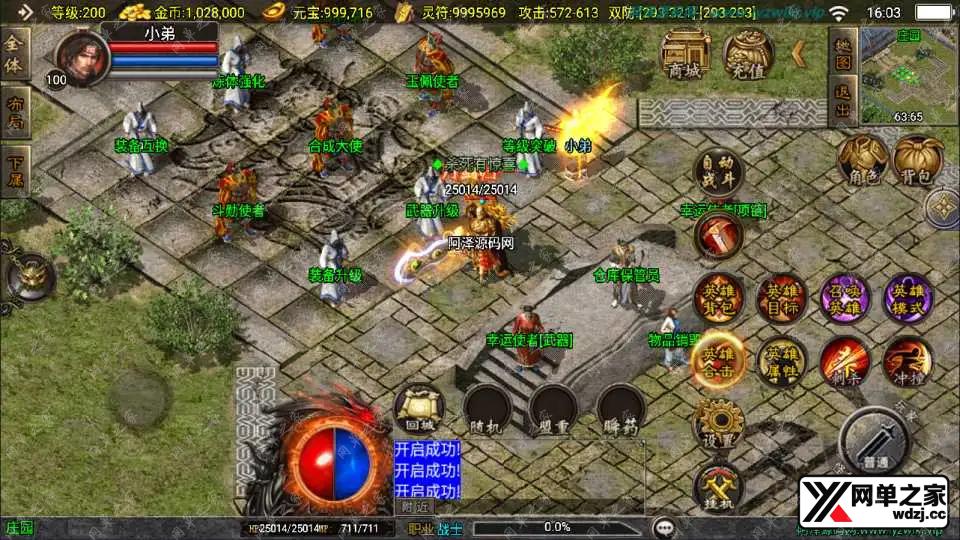Use the 刺杀 skill
The width and height of the screenshot is (960, 540).
(x=845, y=362)
